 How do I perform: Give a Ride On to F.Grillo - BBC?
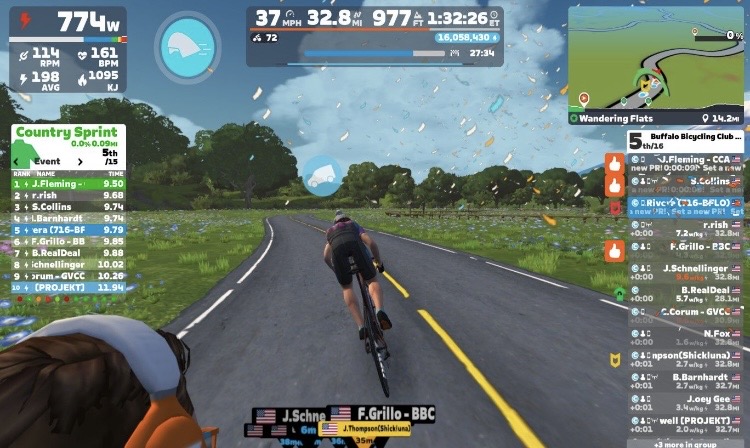[x=614, y=250]
